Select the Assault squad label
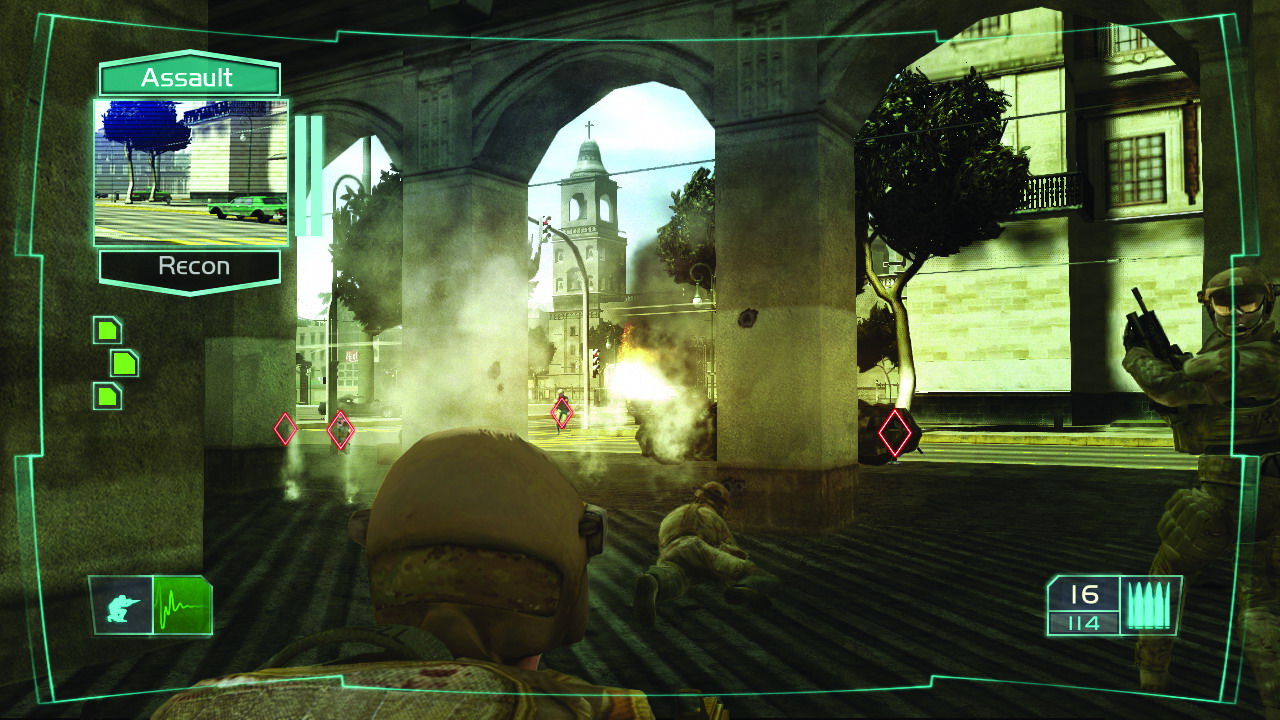 pos(188,78)
